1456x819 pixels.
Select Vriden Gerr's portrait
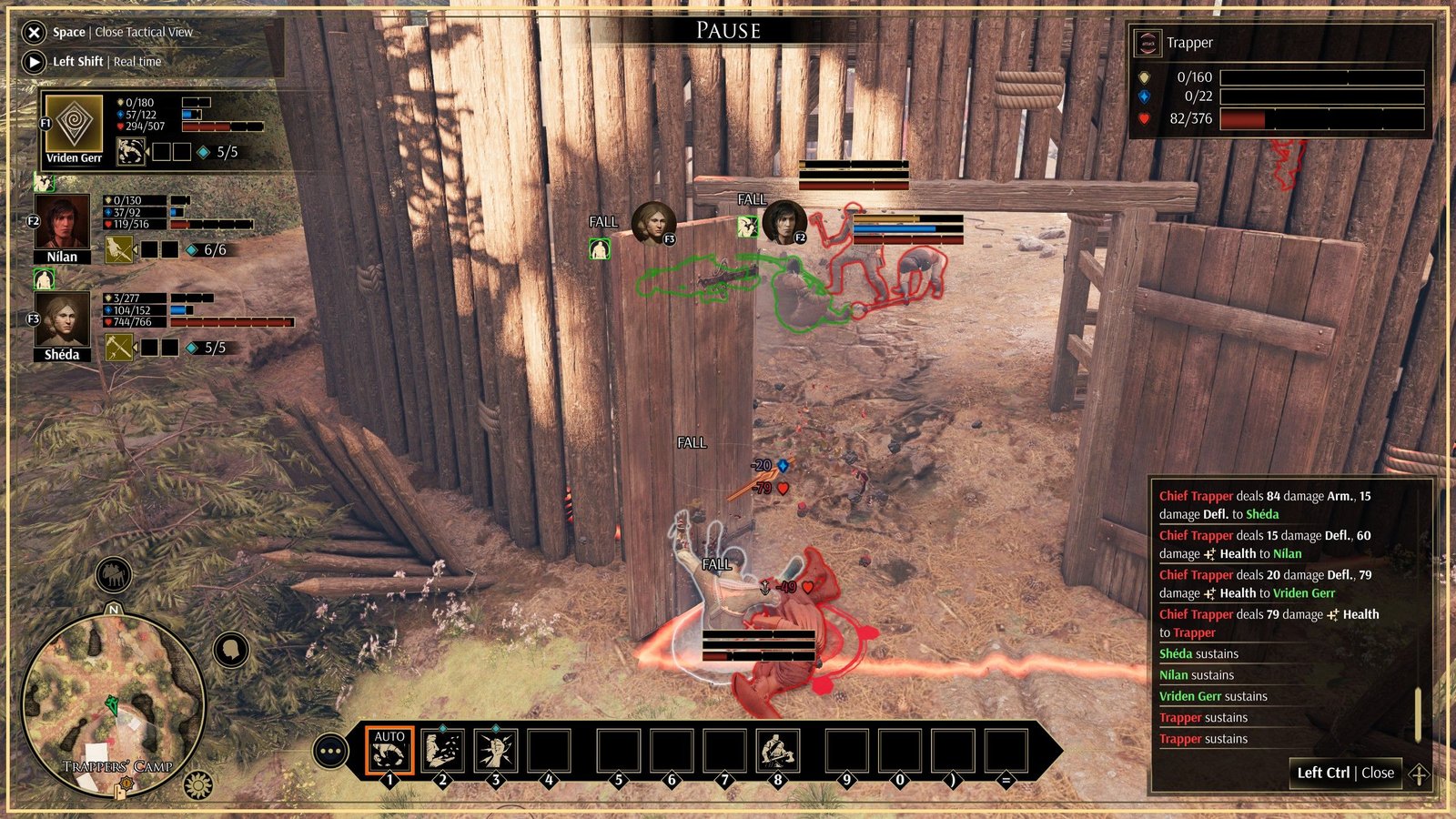74,123
